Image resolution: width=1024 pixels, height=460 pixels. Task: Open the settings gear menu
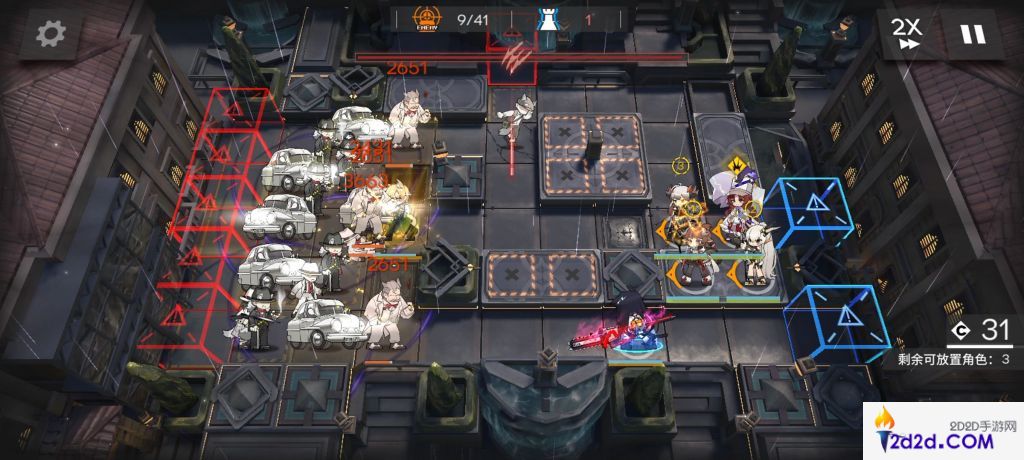[49, 35]
